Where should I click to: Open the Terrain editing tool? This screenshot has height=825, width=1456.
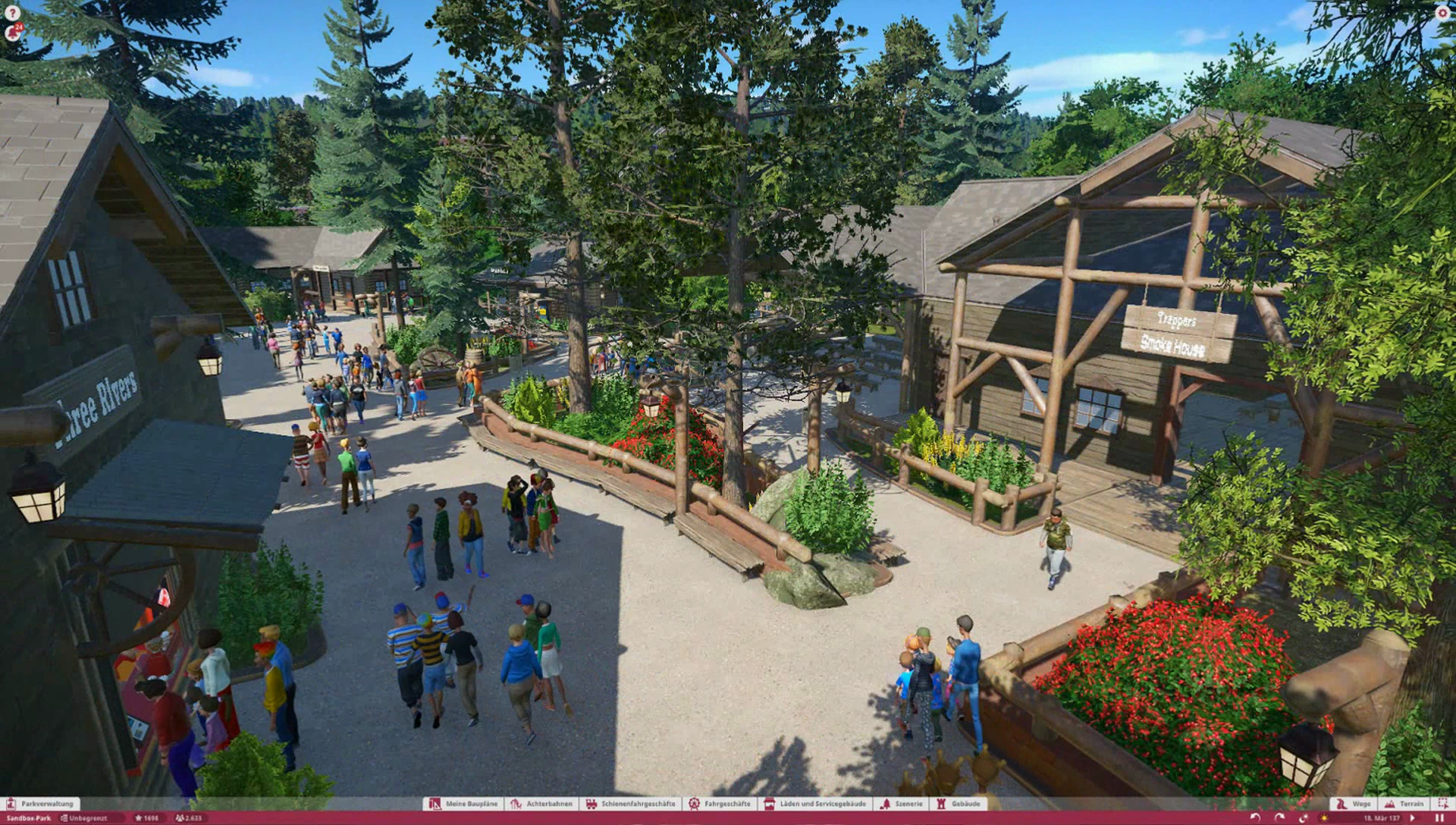tap(1404, 804)
